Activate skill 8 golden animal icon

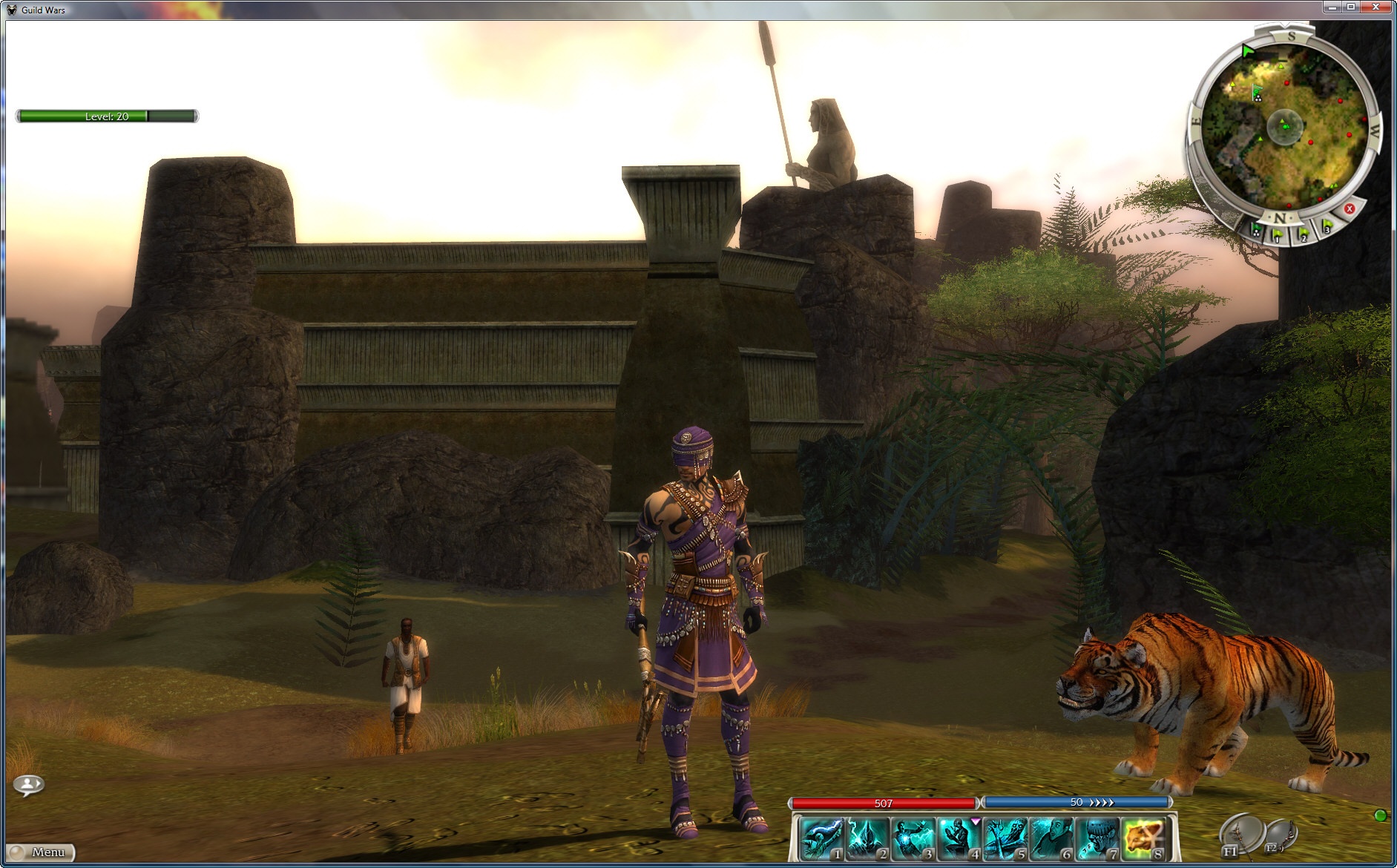tap(1143, 838)
